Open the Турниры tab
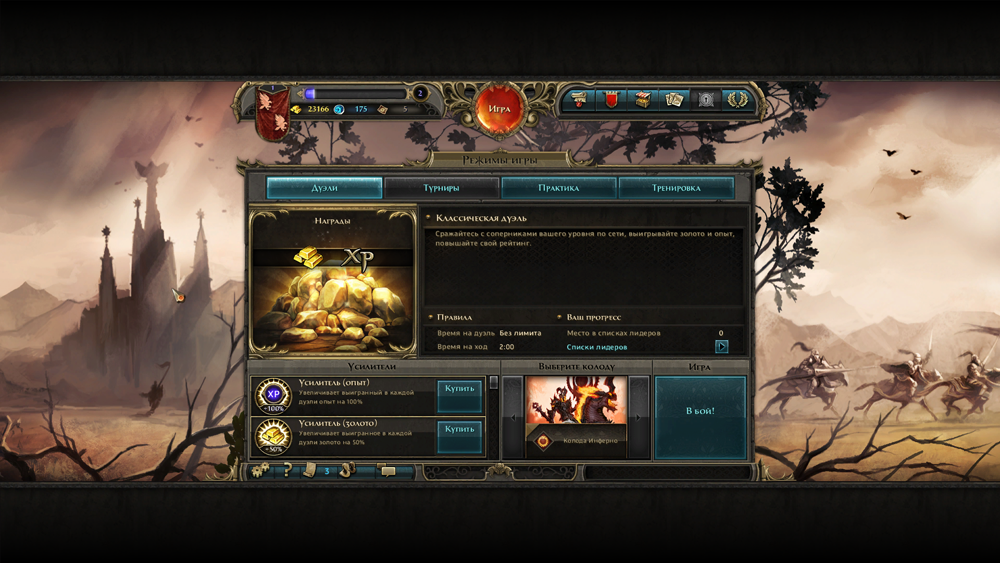 tap(441, 188)
